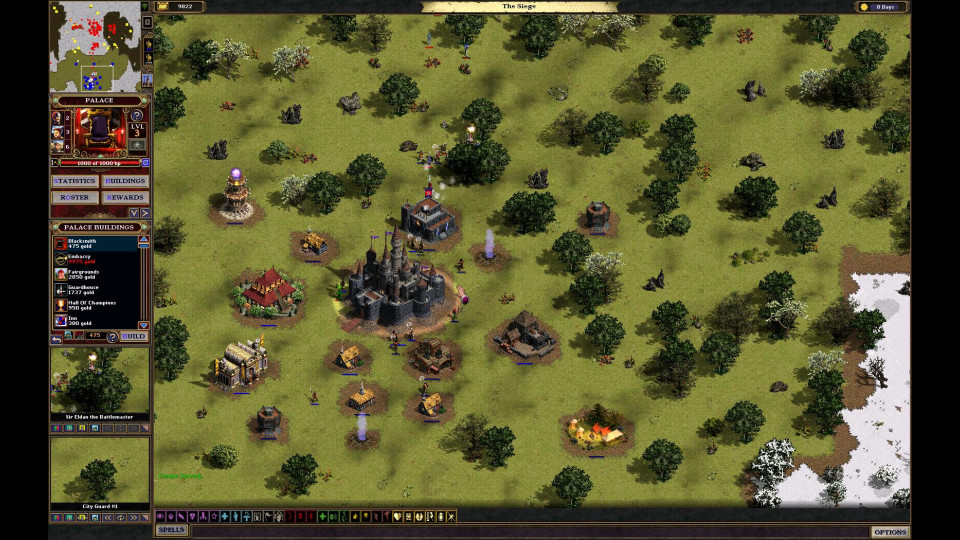
Task: Click the palace help question mark
Action: [137, 117]
